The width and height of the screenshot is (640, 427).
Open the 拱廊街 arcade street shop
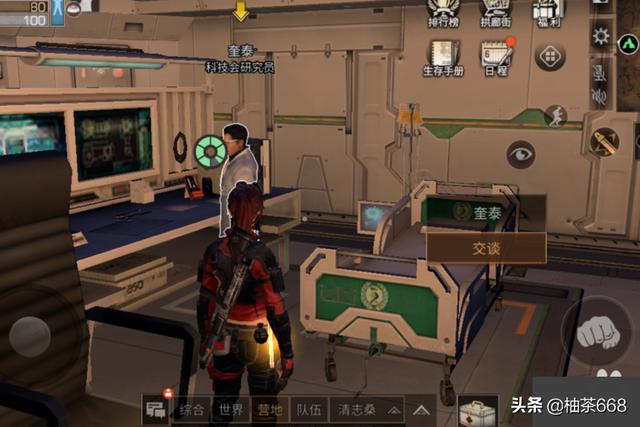pos(495,12)
